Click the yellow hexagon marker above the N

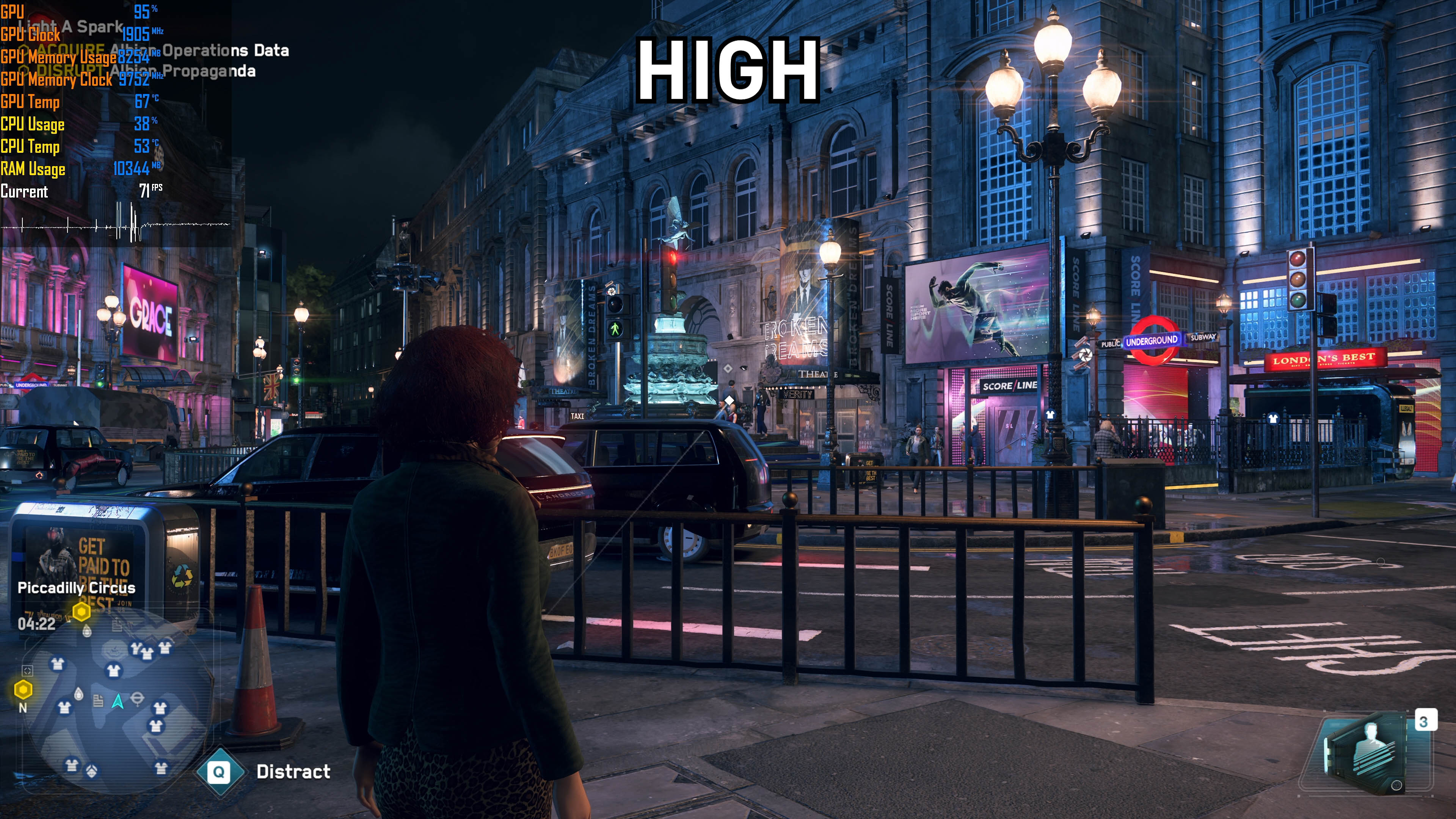tap(23, 689)
